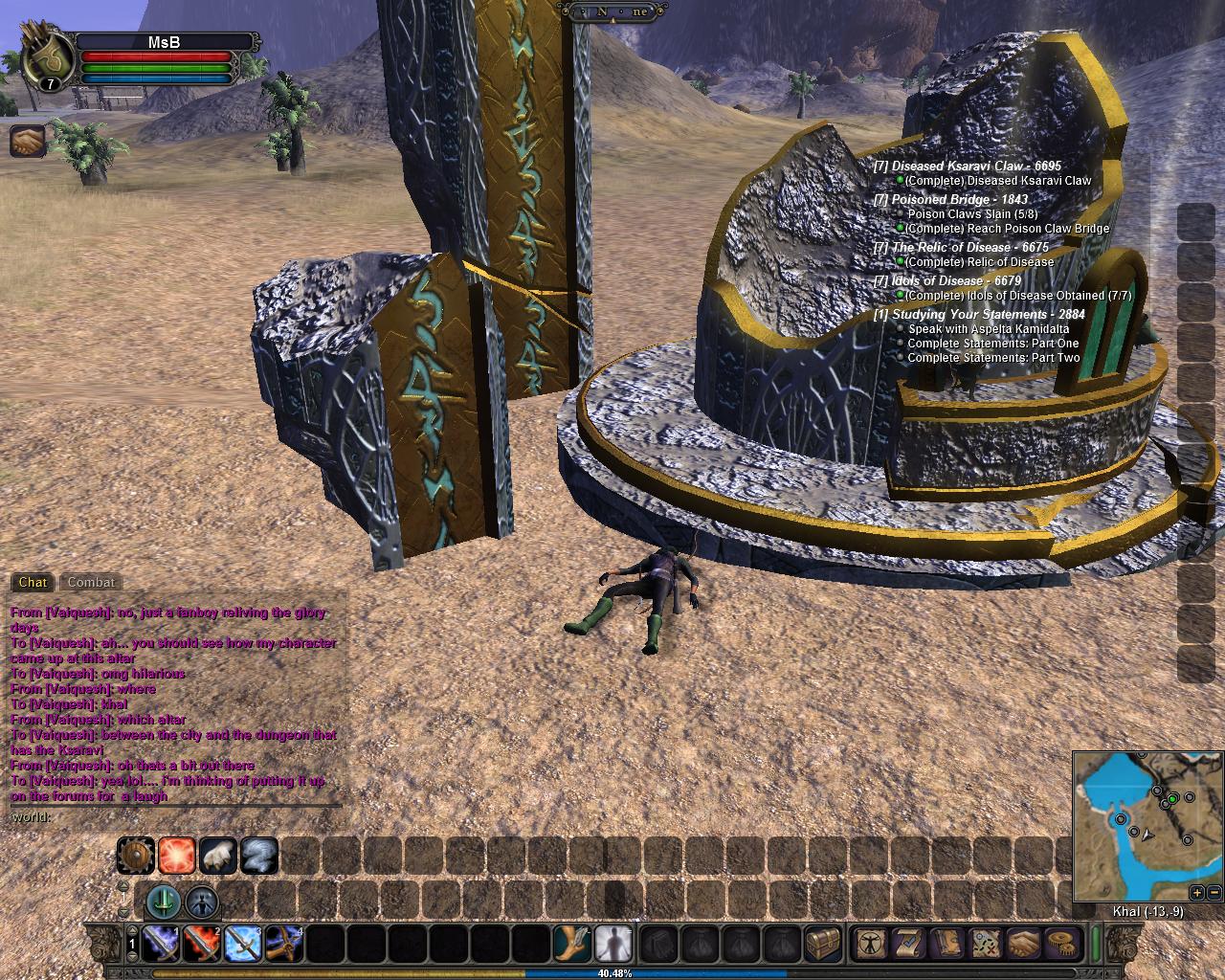Viewport: 1225px width, 980px height.
Task: Click the green marker on the minimap
Action: 1171,798
